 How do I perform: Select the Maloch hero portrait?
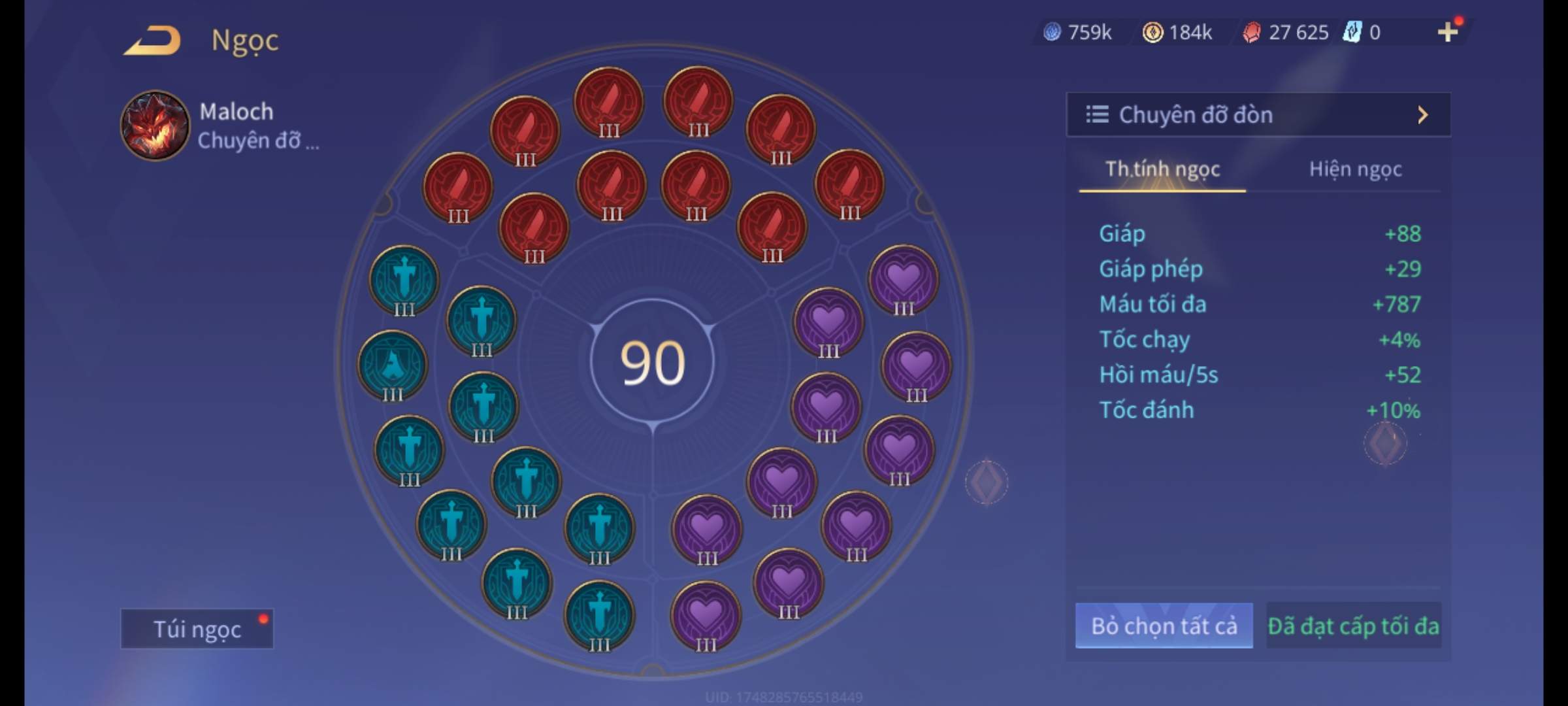tap(155, 126)
